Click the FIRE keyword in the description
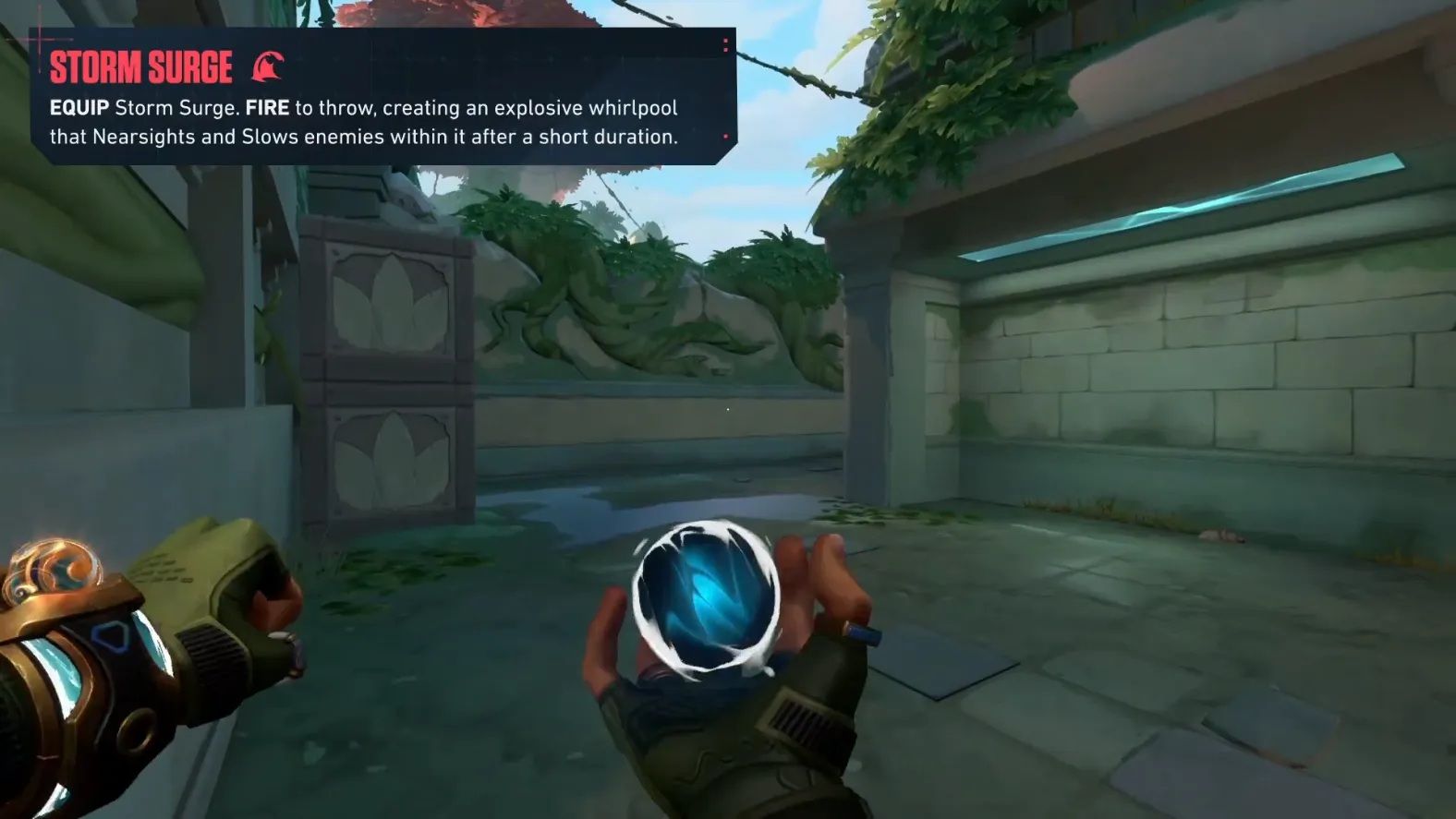1456x819 pixels. tap(266, 107)
